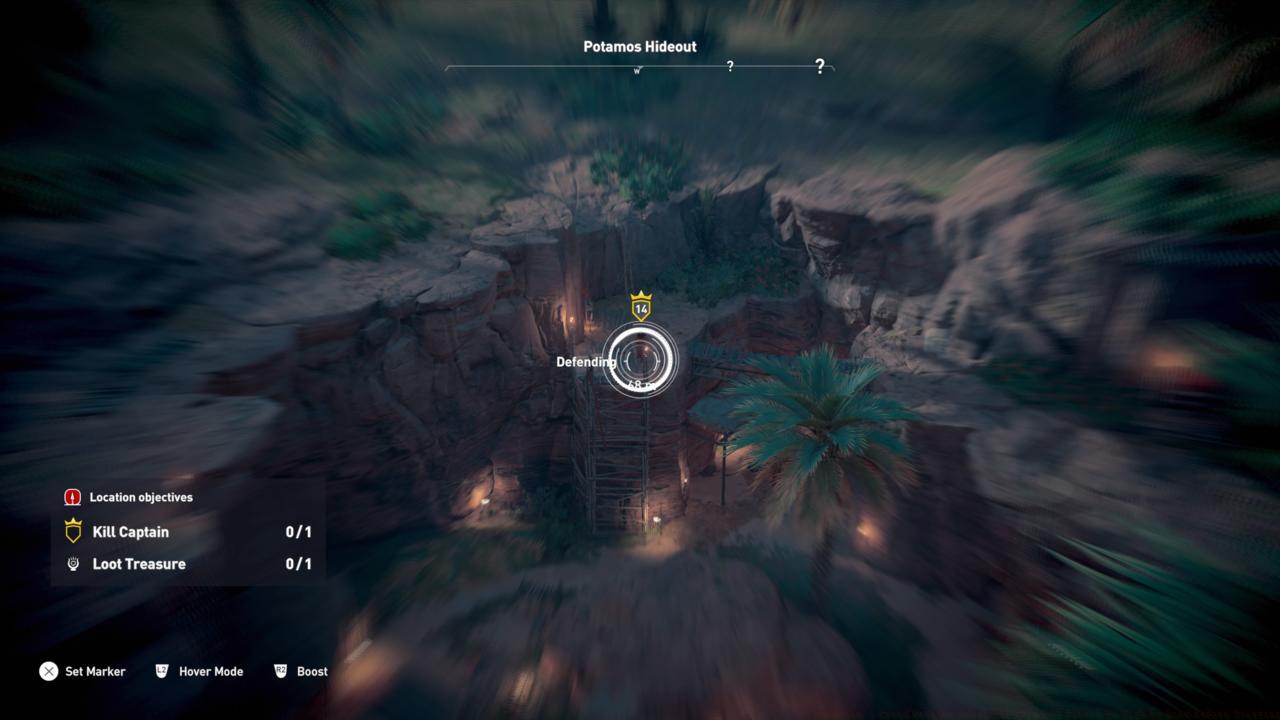
Task: Select the Kill Captain objective
Action: (131, 532)
